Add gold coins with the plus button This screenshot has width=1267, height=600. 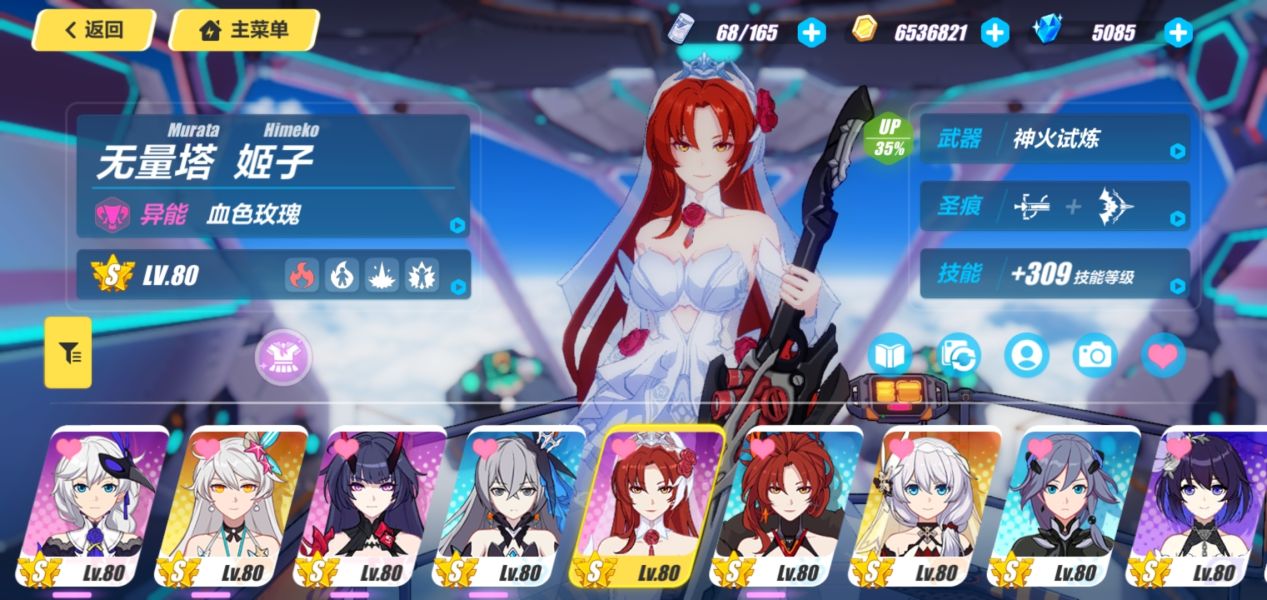994,32
